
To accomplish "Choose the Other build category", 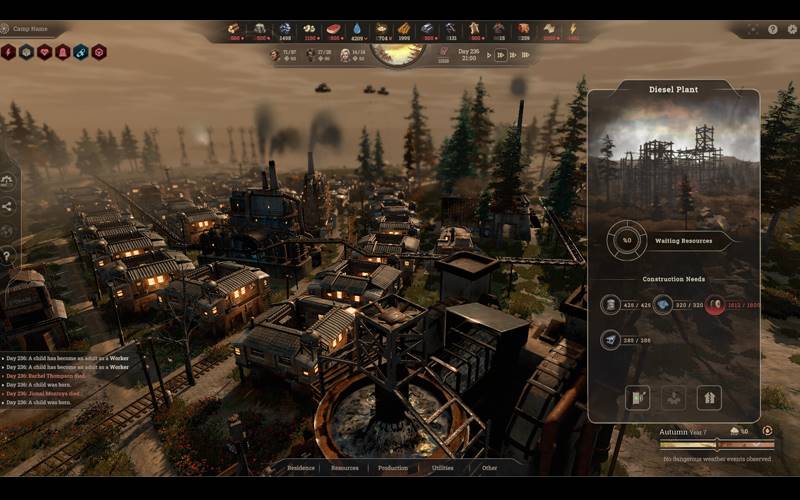I will (488, 467).
